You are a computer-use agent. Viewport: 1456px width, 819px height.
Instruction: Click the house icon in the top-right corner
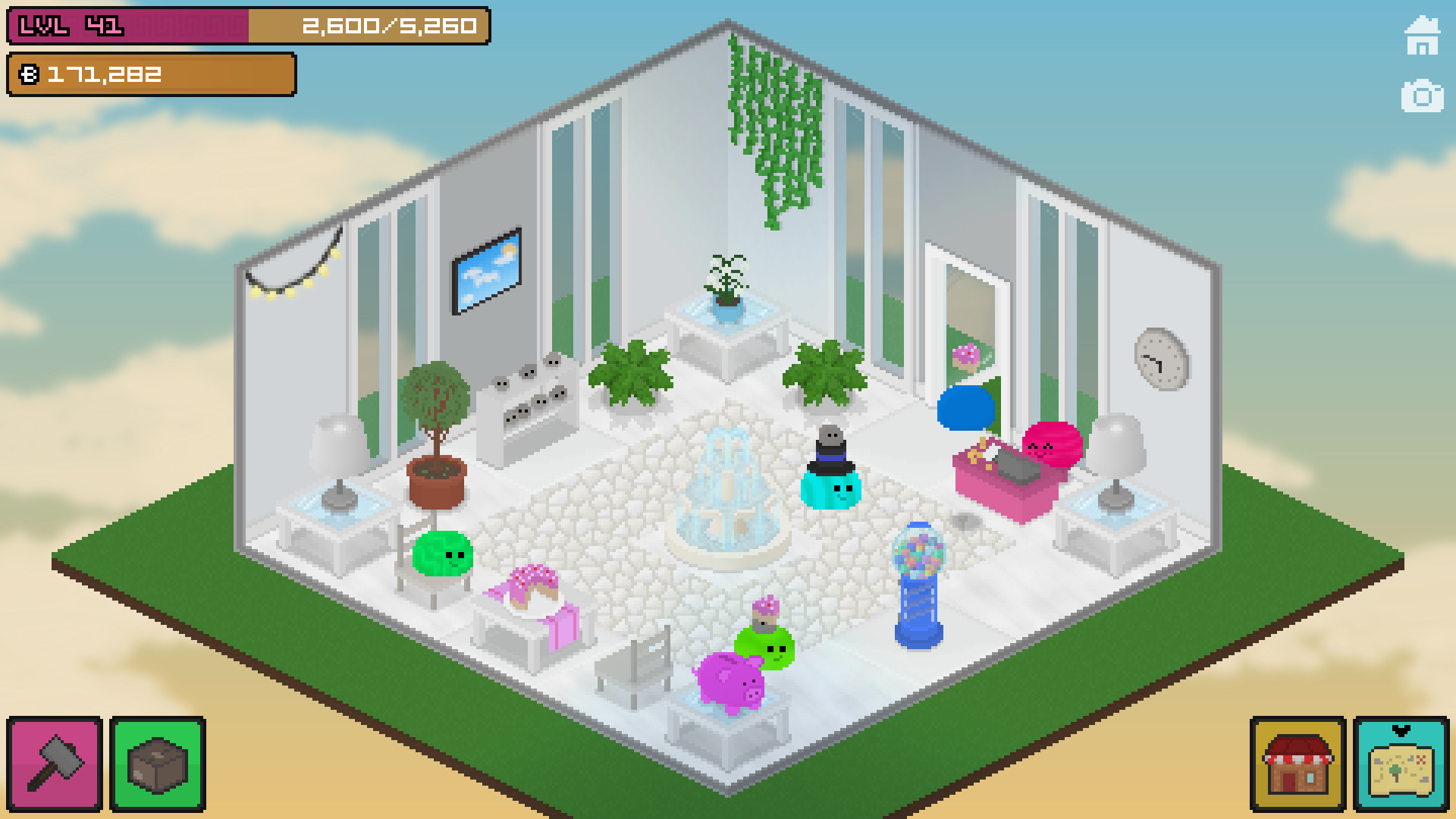(x=1424, y=34)
